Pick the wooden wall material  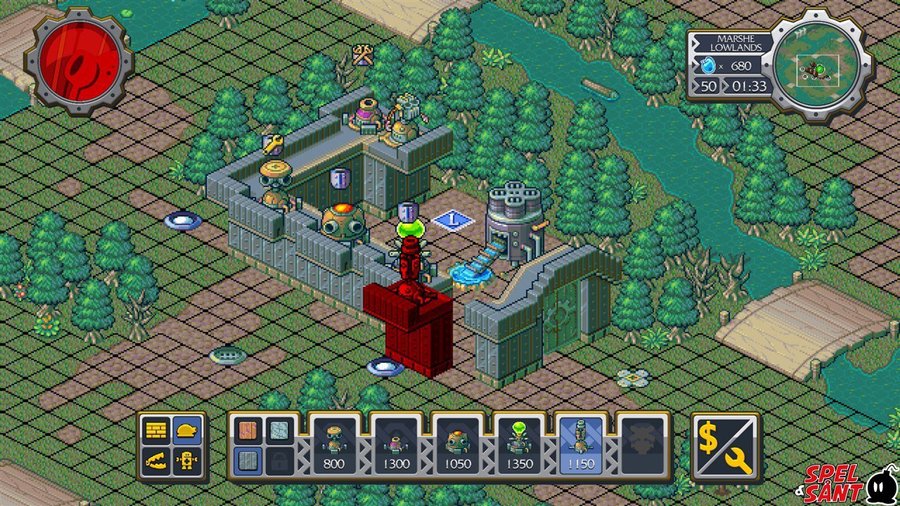point(248,430)
